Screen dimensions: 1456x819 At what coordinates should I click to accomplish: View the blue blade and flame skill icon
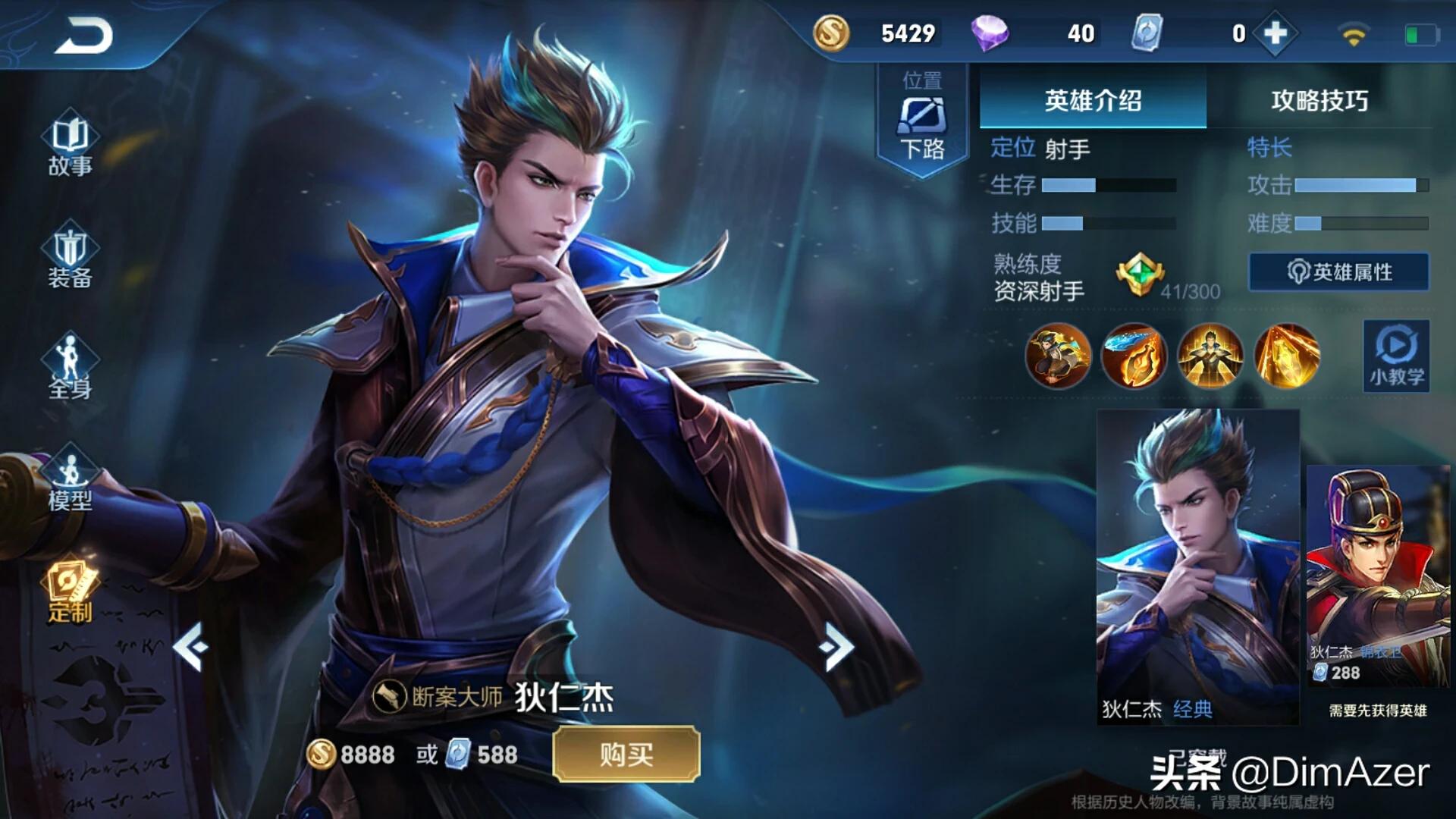click(x=1134, y=355)
